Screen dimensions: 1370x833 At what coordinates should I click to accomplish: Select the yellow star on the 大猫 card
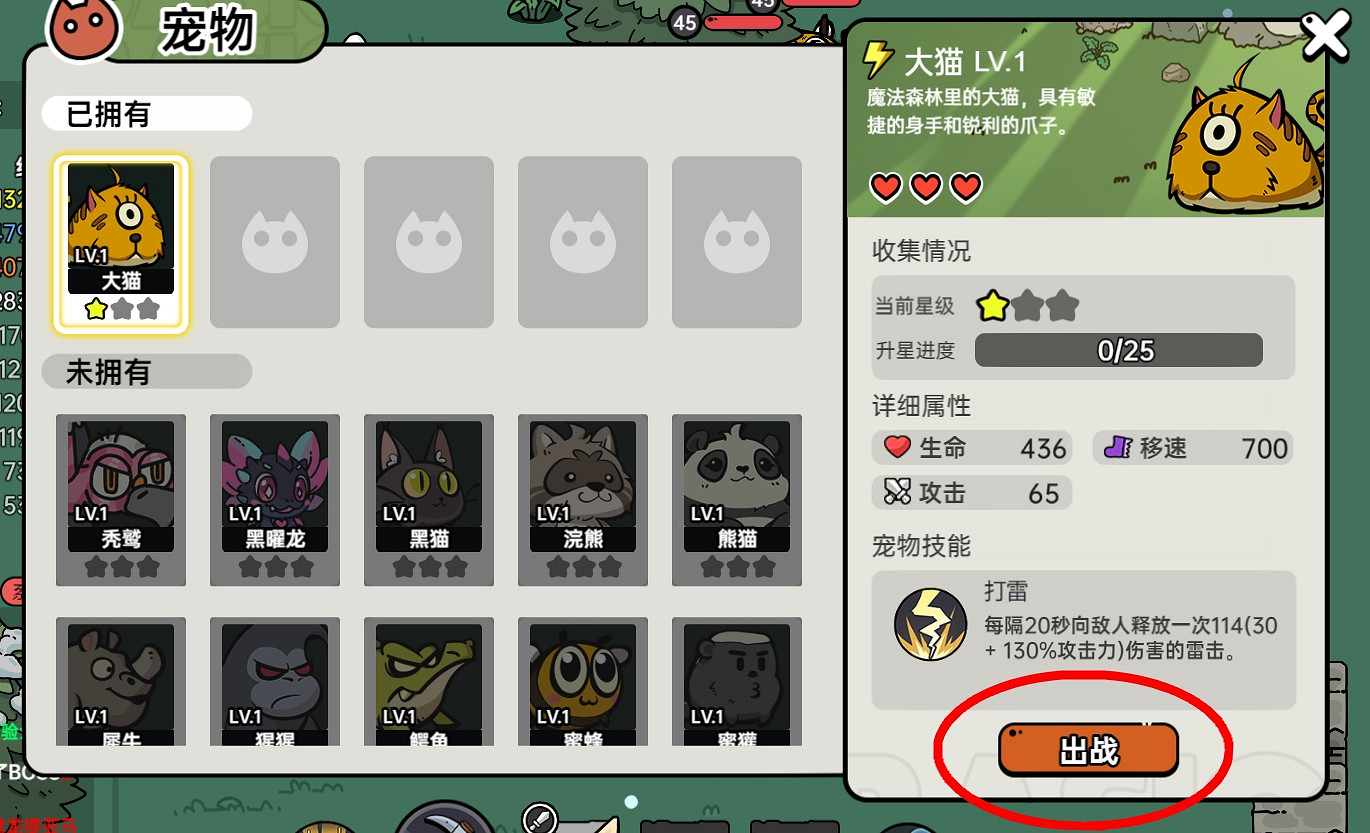click(x=95, y=309)
